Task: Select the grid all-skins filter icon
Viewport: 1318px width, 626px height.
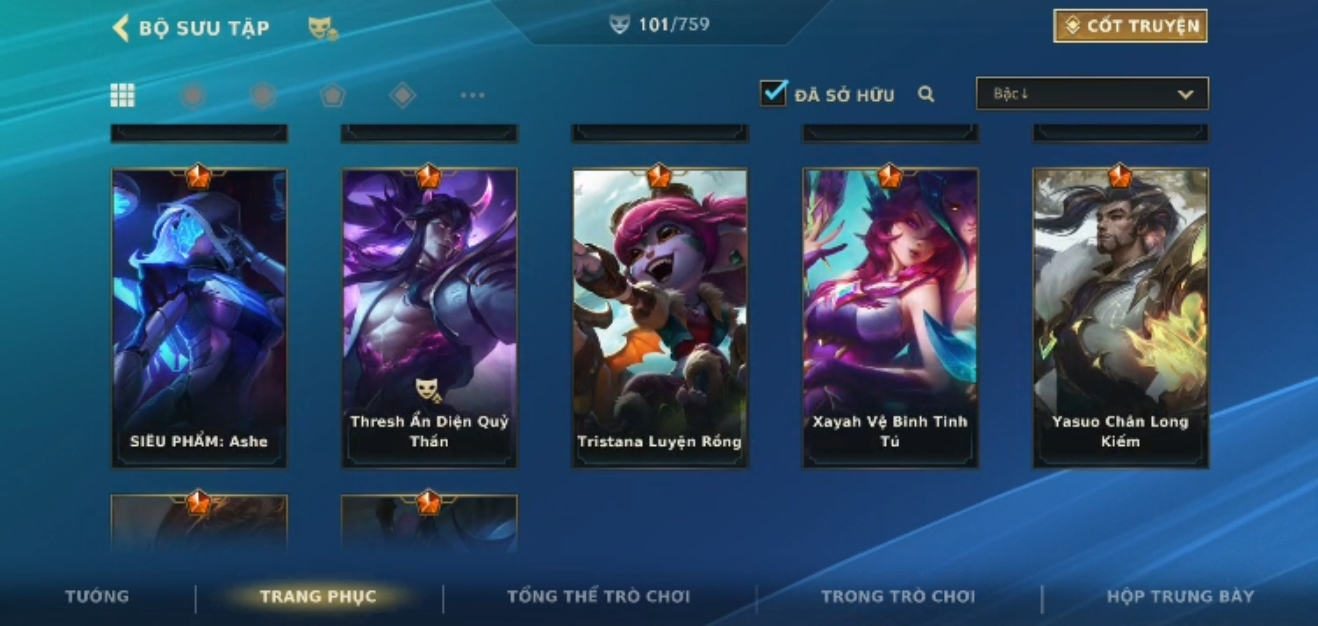Action: (122, 95)
